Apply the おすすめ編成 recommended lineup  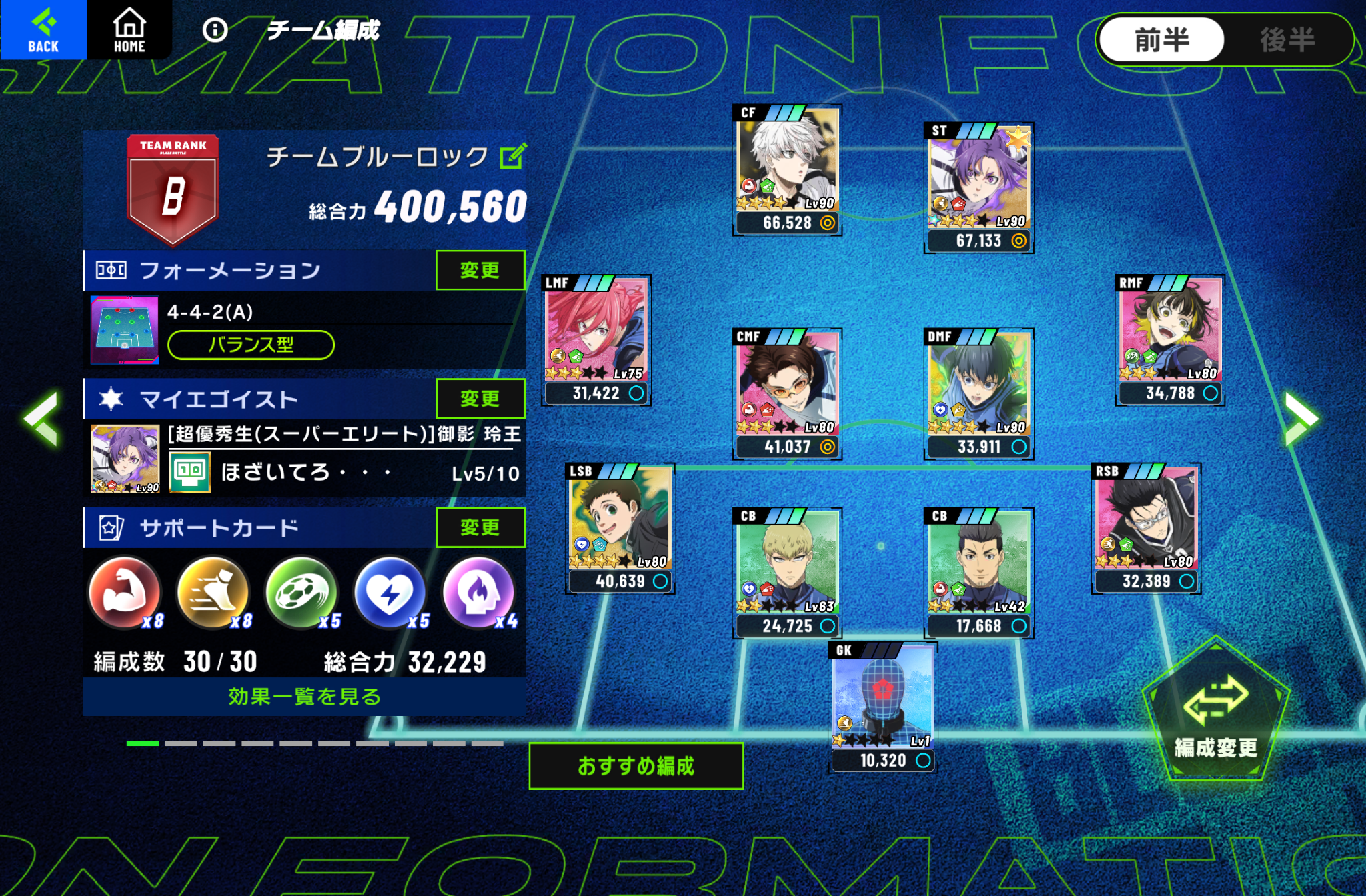pos(636,766)
